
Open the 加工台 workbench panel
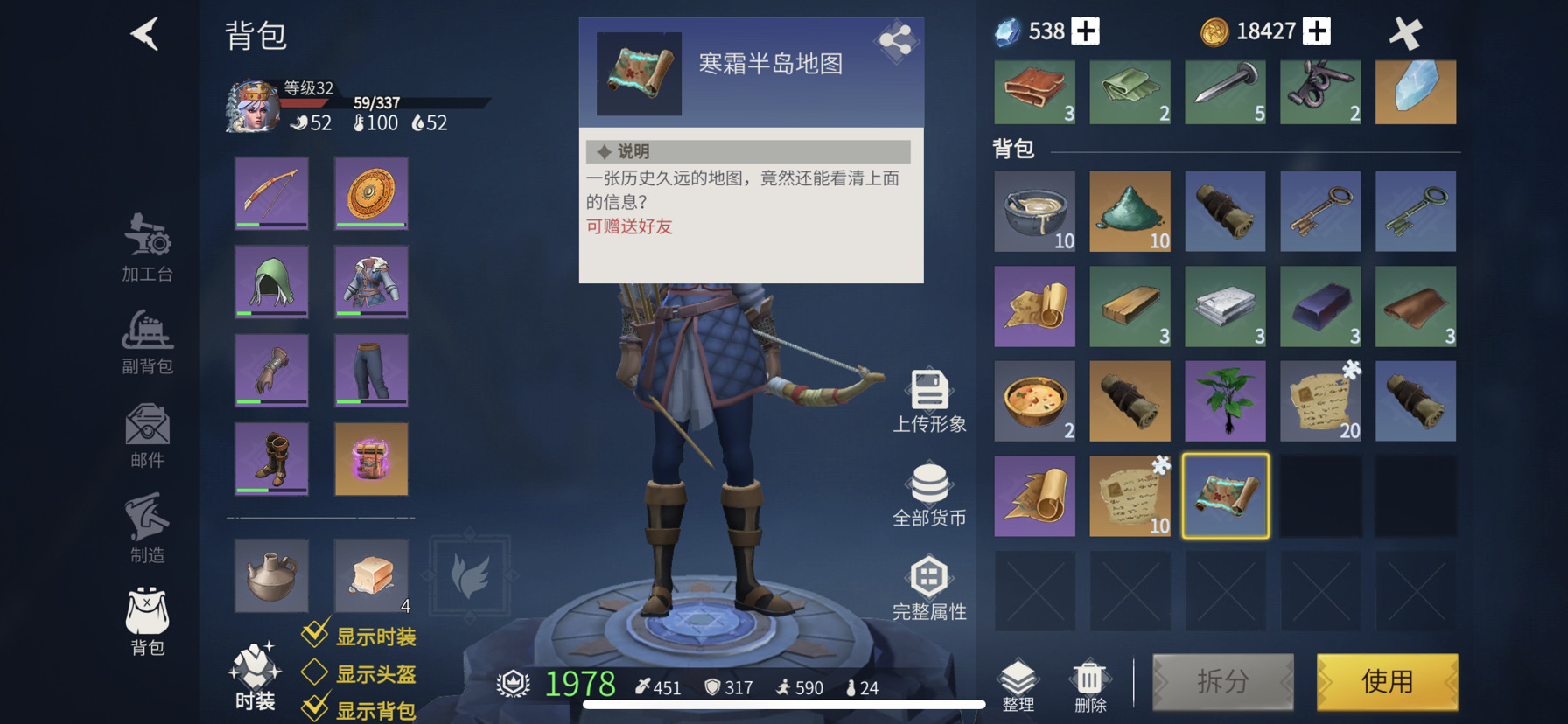[x=145, y=248]
